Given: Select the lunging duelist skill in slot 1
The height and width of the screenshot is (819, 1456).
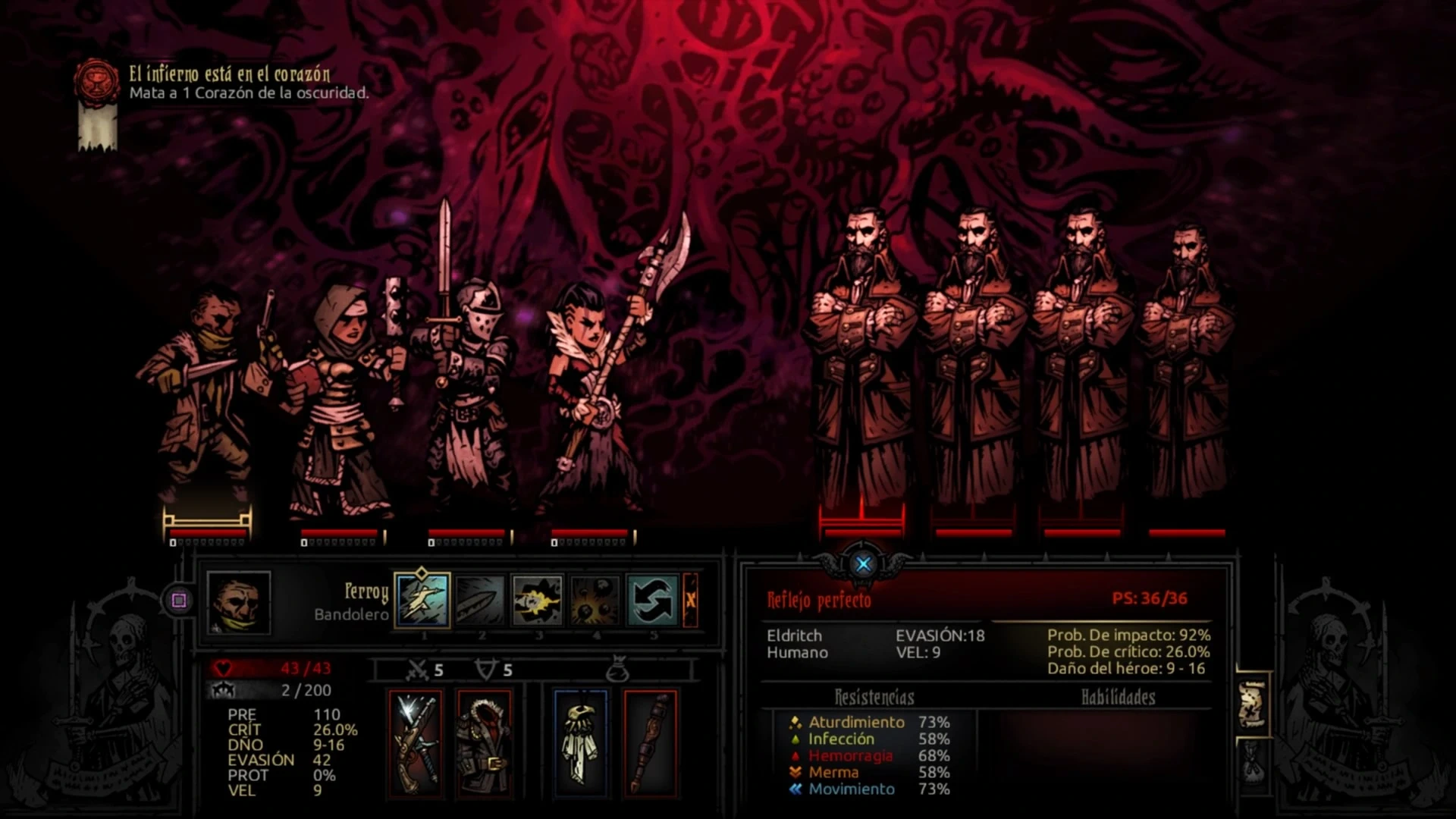Looking at the screenshot, I should 422,600.
